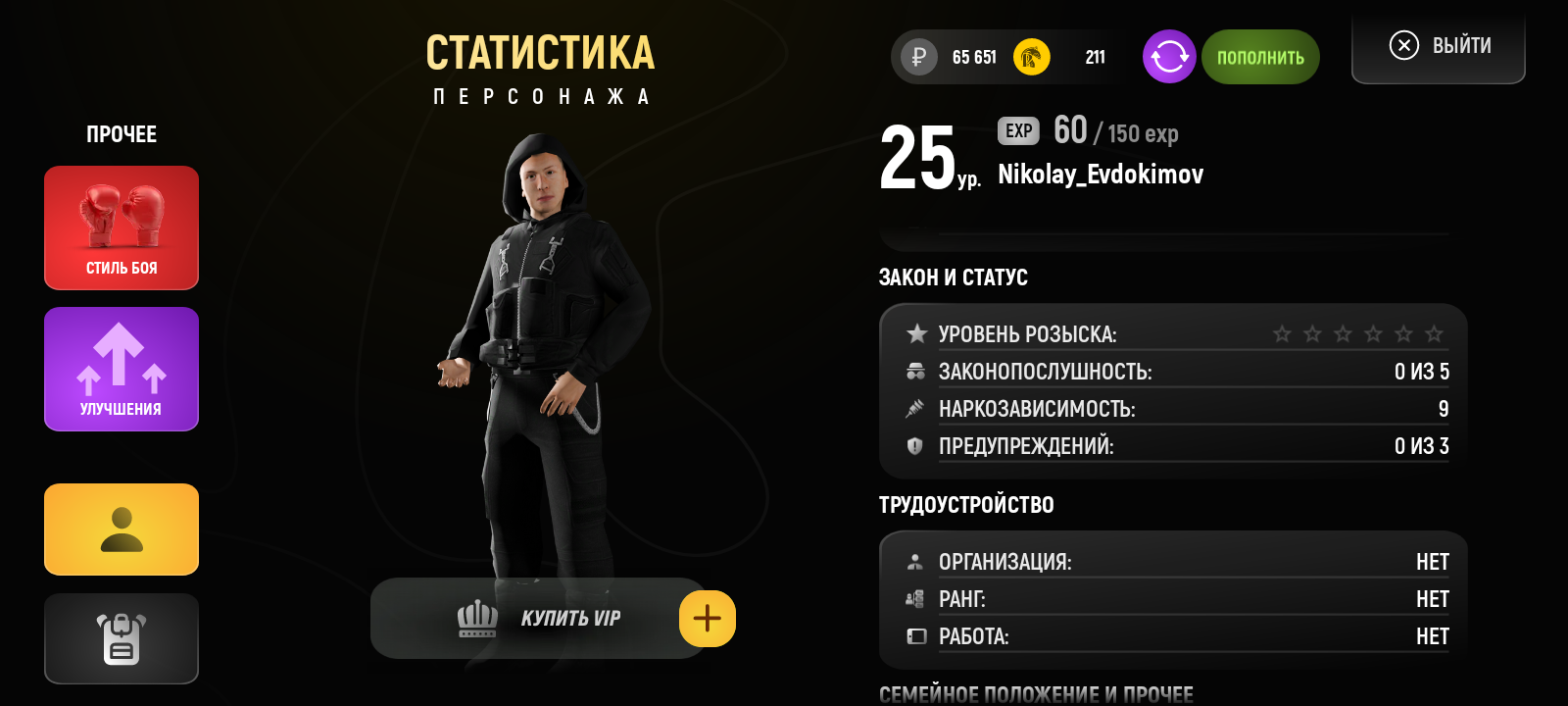Click the ruble cash balance icon
1568x706 pixels.
pyautogui.click(x=919, y=57)
